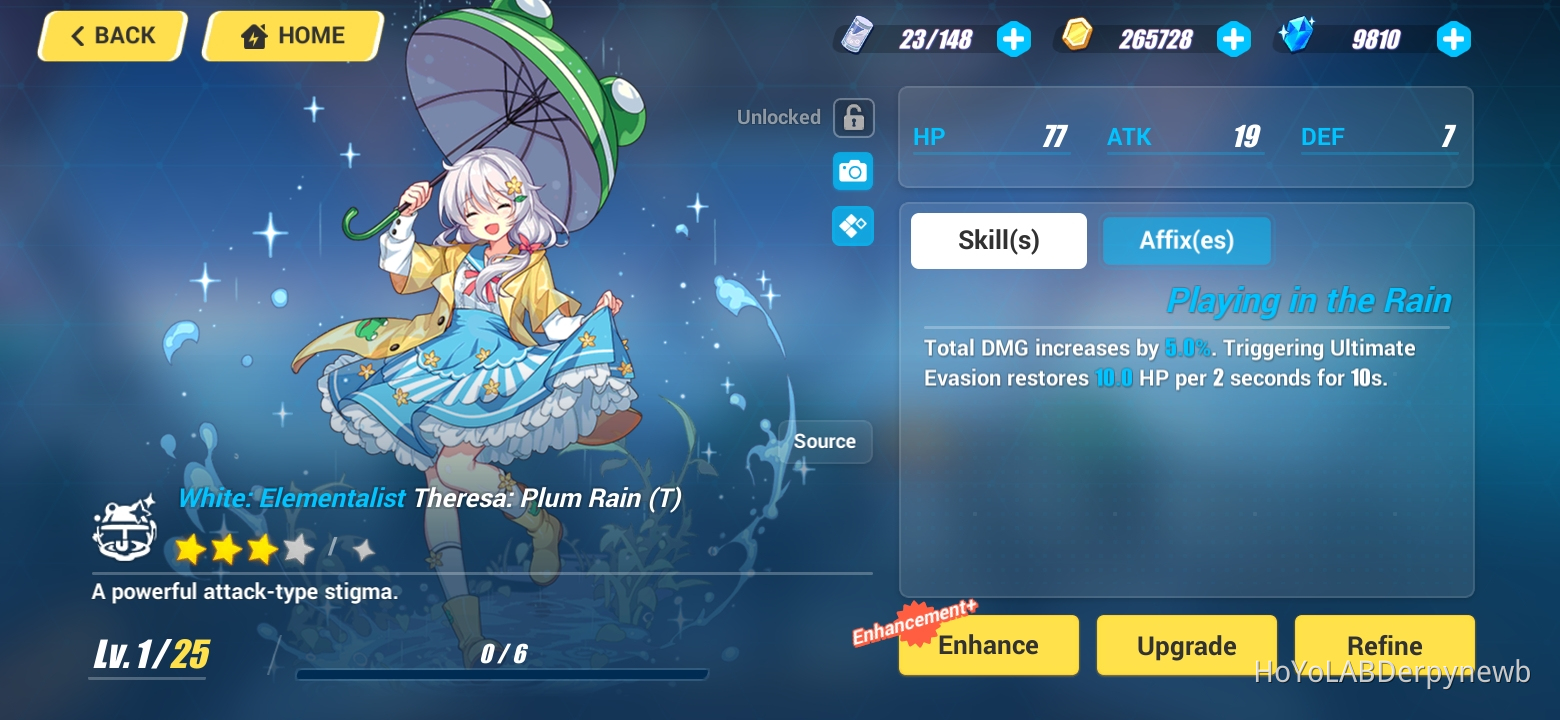
Task: Select the Skill(s) tab
Action: pyautogui.click(x=998, y=240)
